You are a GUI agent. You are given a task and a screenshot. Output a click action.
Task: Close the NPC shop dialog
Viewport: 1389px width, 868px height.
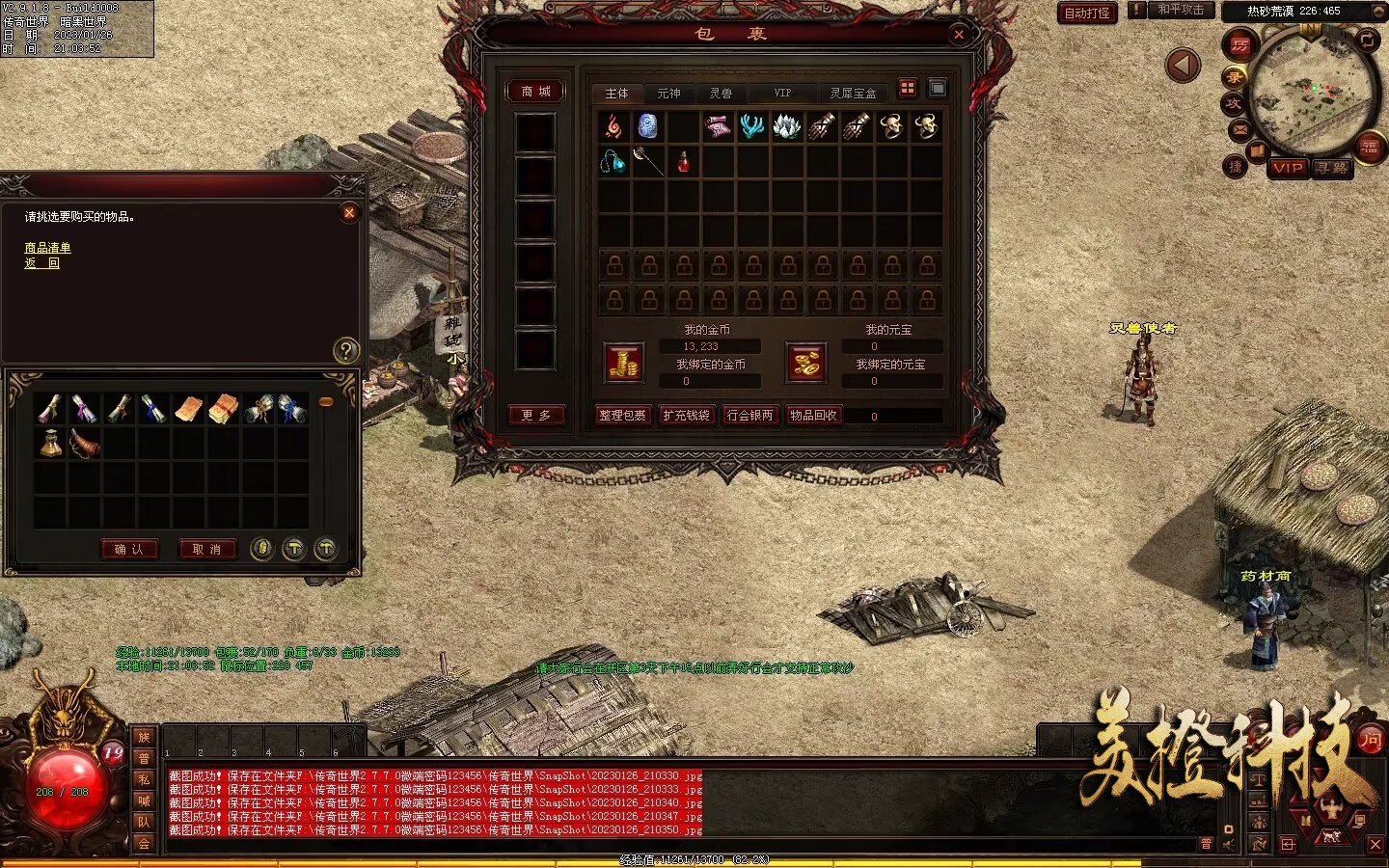(349, 212)
